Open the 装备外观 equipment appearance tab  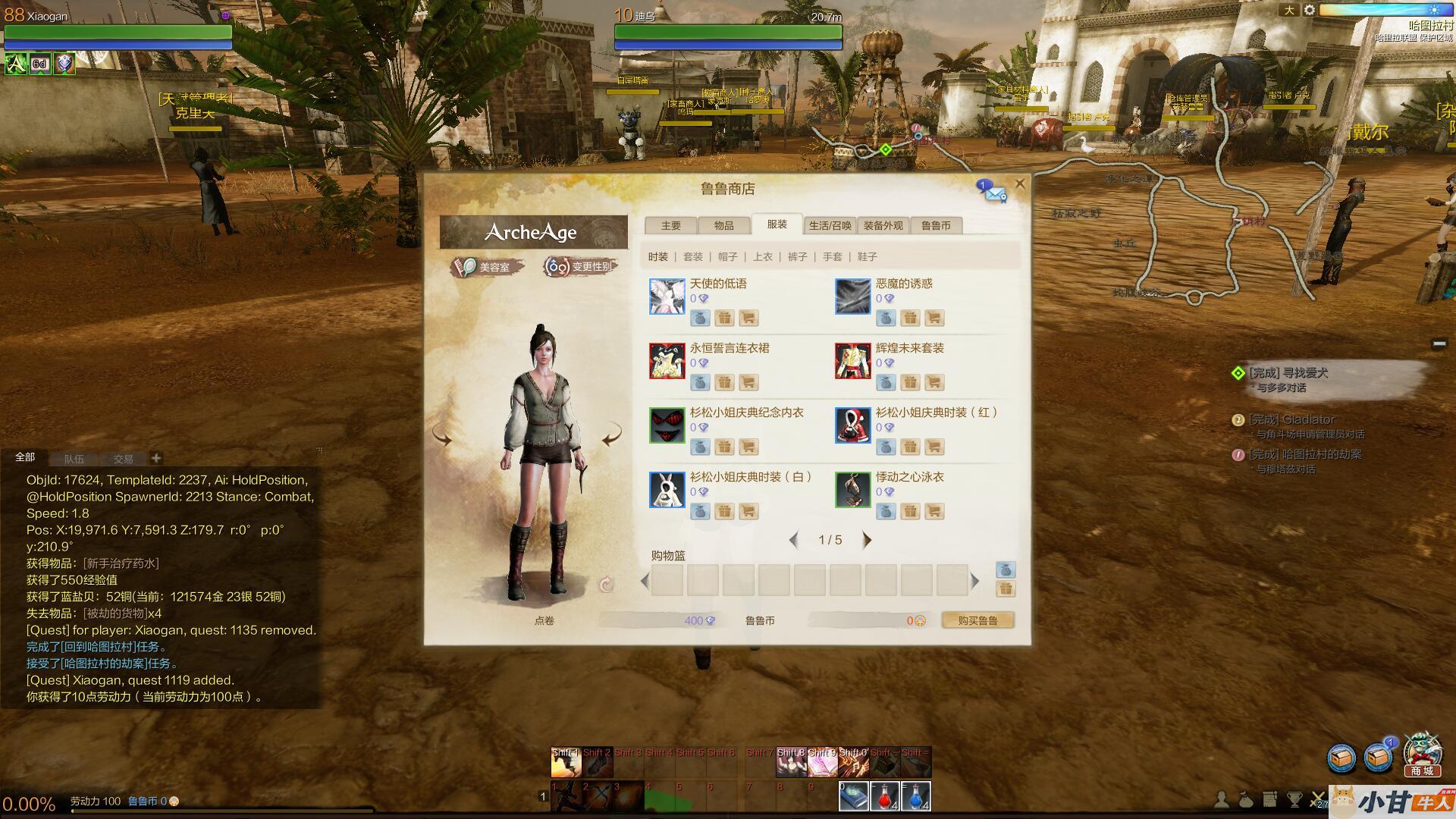(x=883, y=225)
